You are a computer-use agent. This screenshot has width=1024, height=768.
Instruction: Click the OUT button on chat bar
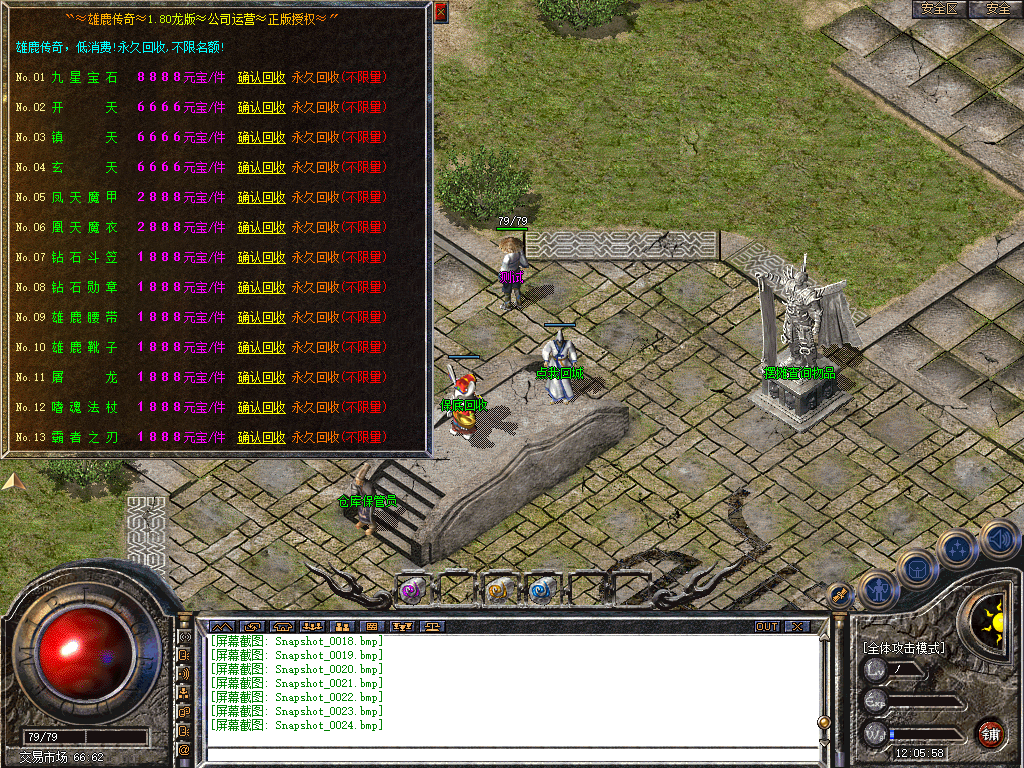pyautogui.click(x=766, y=627)
